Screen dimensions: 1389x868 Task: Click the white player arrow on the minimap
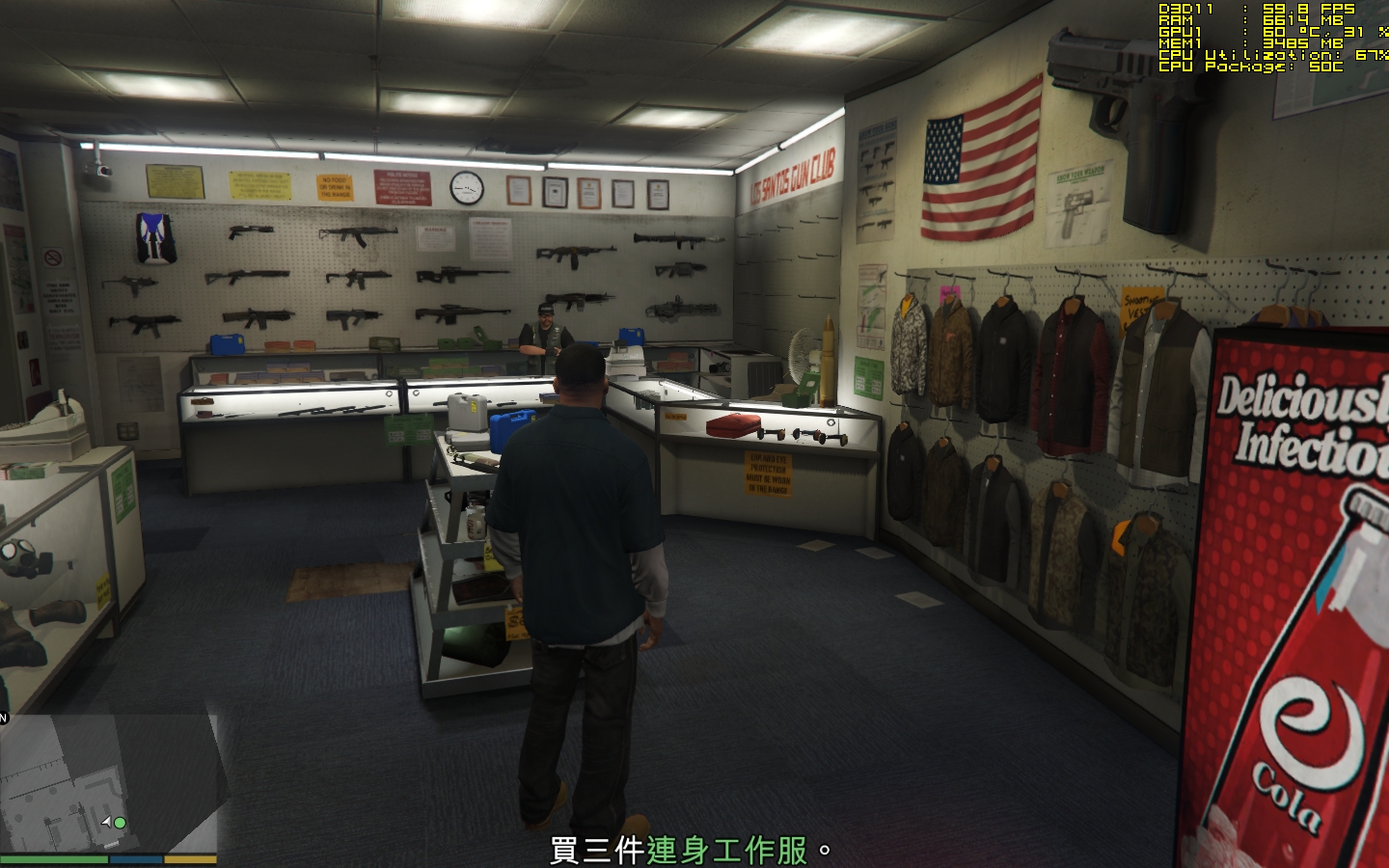click(x=107, y=822)
